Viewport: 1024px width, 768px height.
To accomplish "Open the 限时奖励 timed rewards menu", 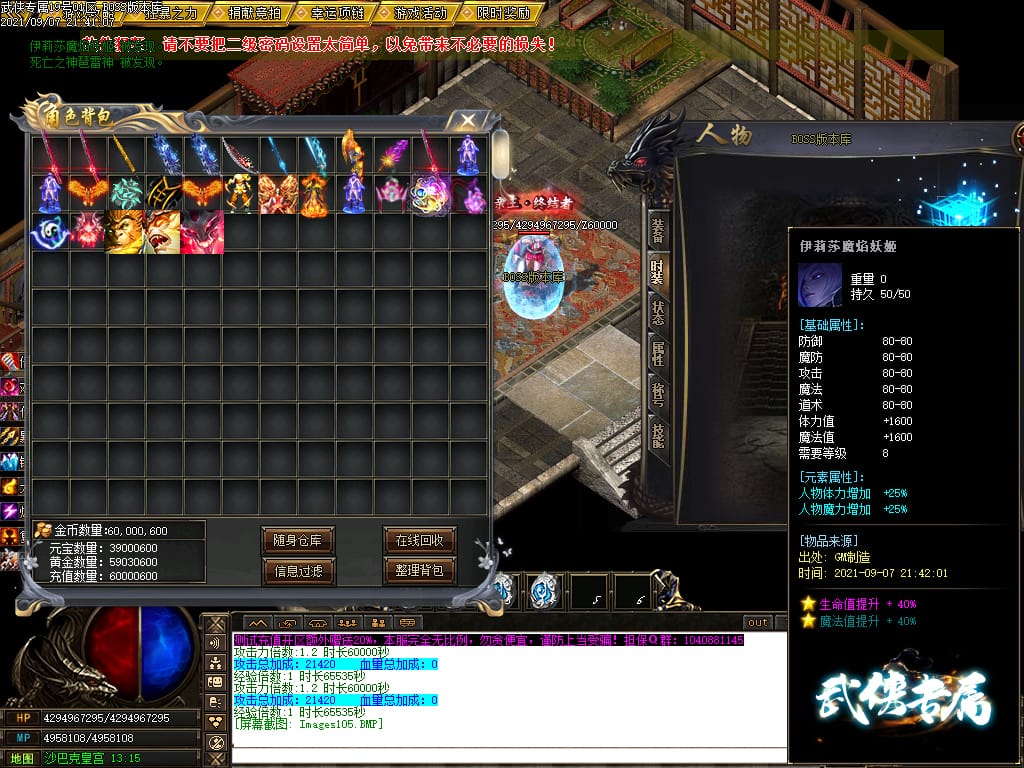I will pos(503,14).
